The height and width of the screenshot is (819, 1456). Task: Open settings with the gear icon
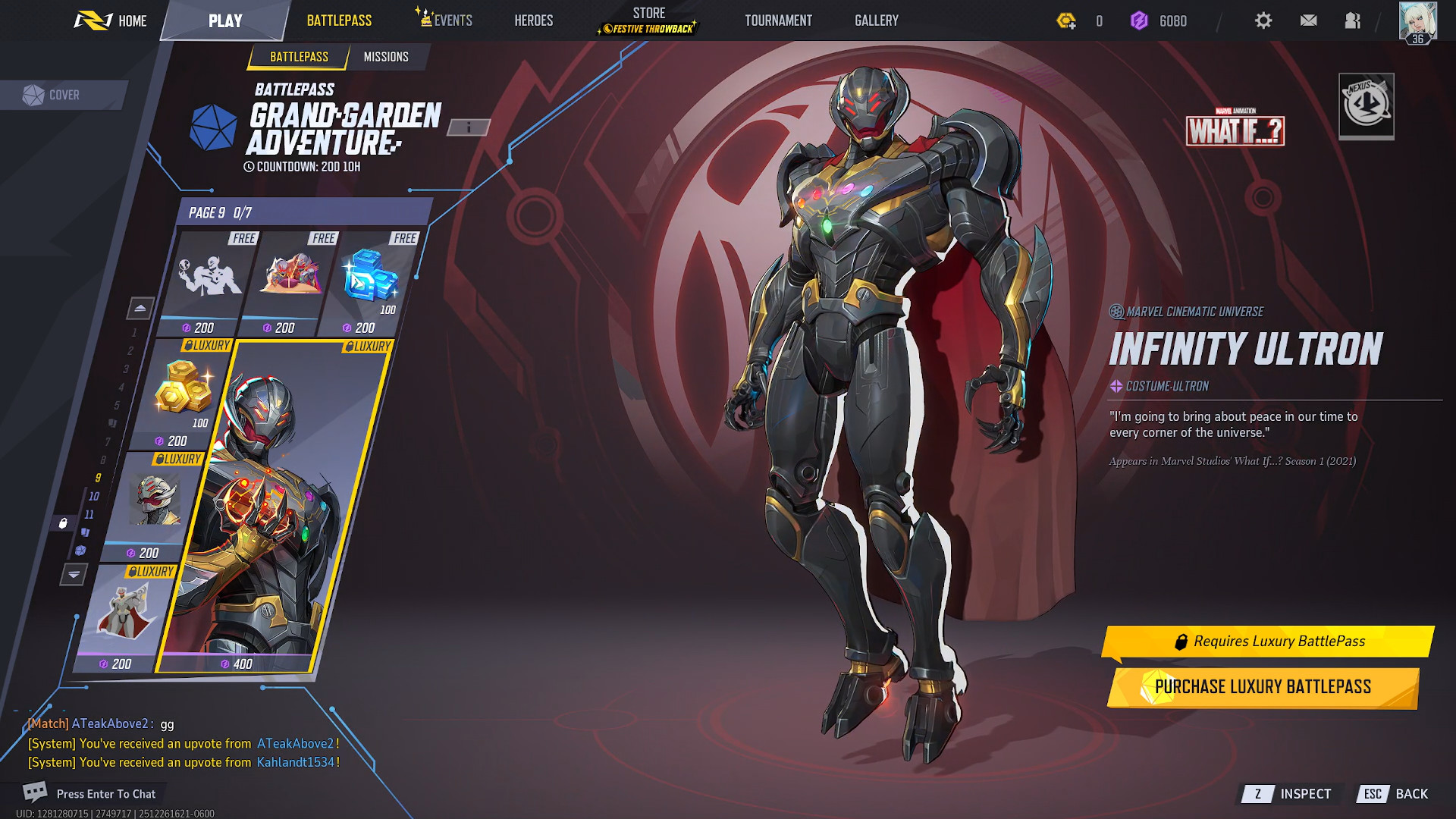(1263, 20)
